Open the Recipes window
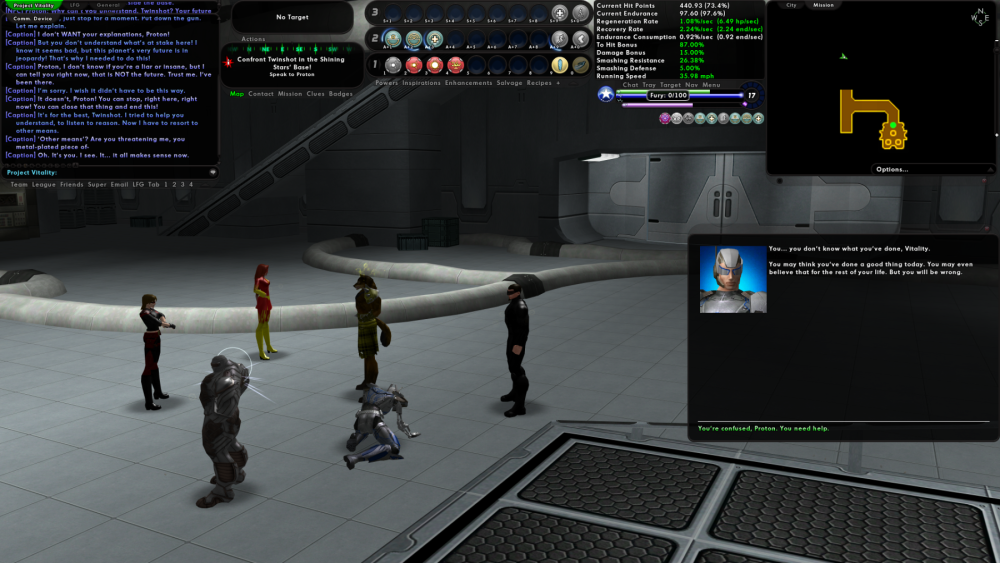This screenshot has width=1000, height=563. point(539,83)
